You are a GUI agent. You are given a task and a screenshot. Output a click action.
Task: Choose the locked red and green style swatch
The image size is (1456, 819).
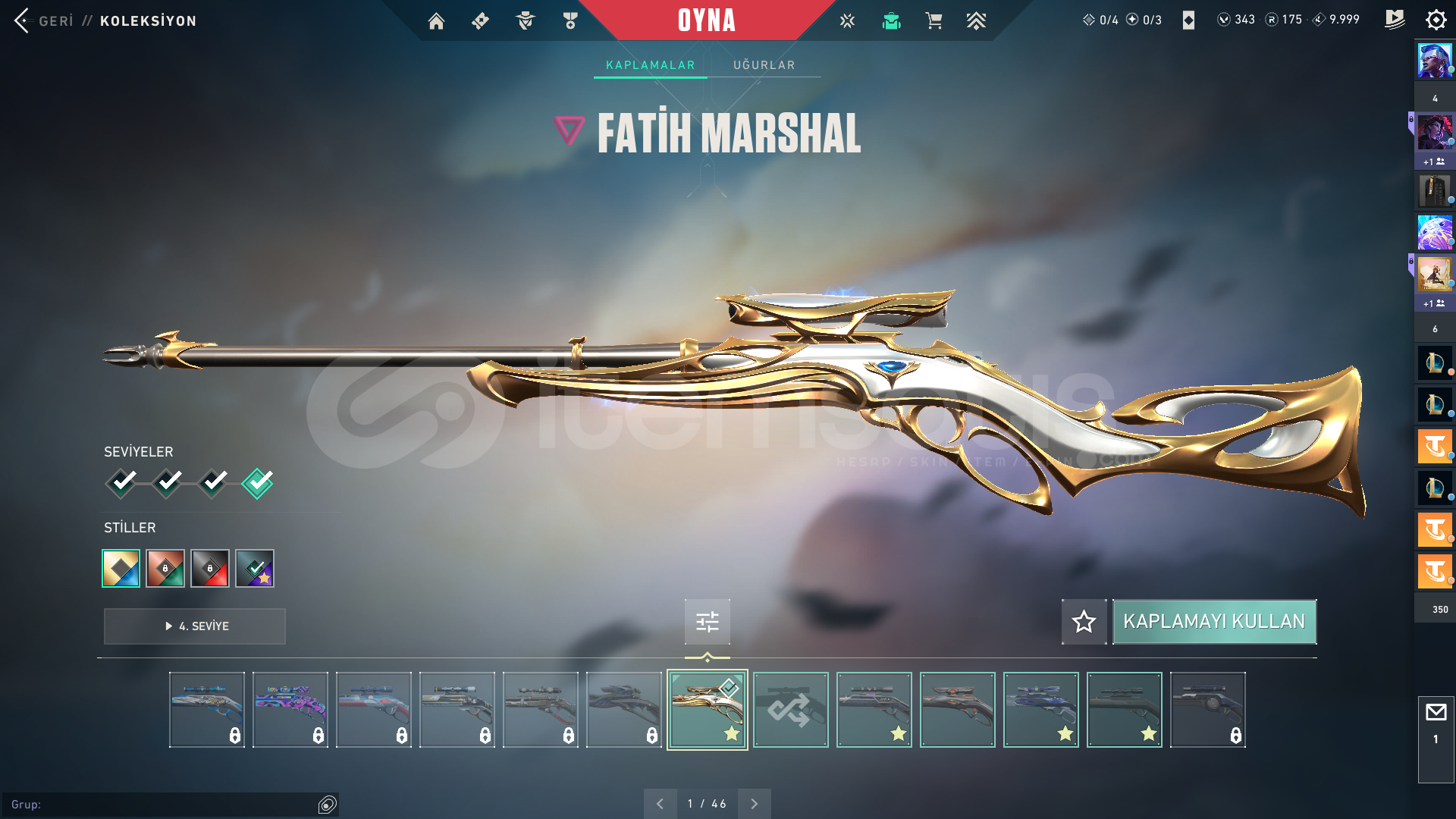pyautogui.click(x=165, y=568)
